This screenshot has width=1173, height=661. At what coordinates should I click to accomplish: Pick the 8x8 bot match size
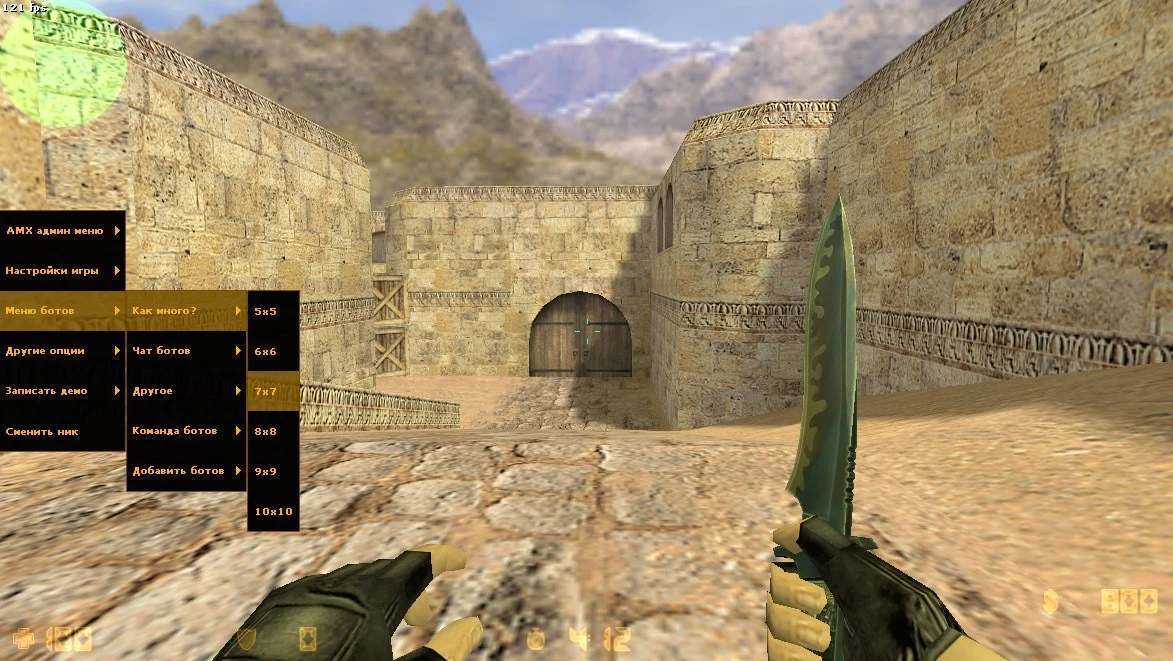[273, 431]
